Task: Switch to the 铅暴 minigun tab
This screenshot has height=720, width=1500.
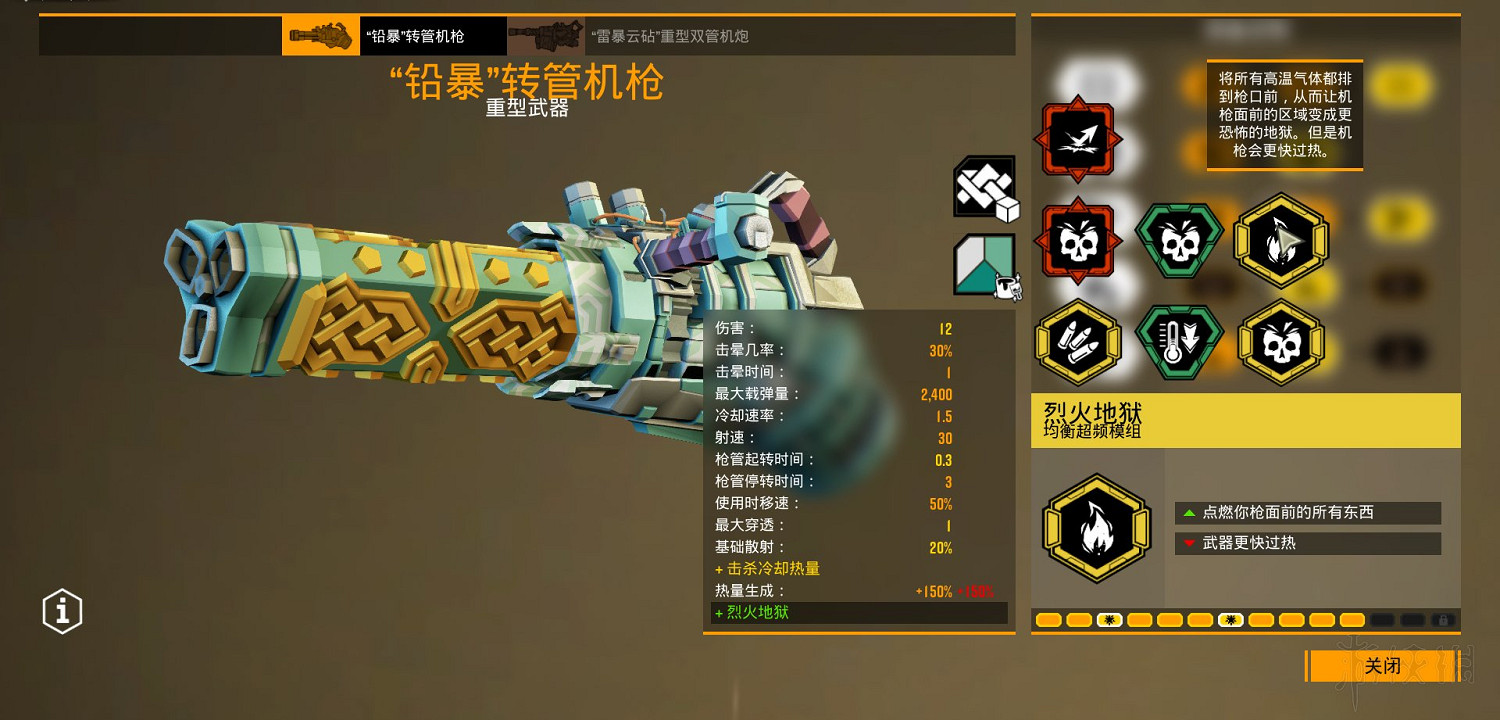Action: (430, 35)
